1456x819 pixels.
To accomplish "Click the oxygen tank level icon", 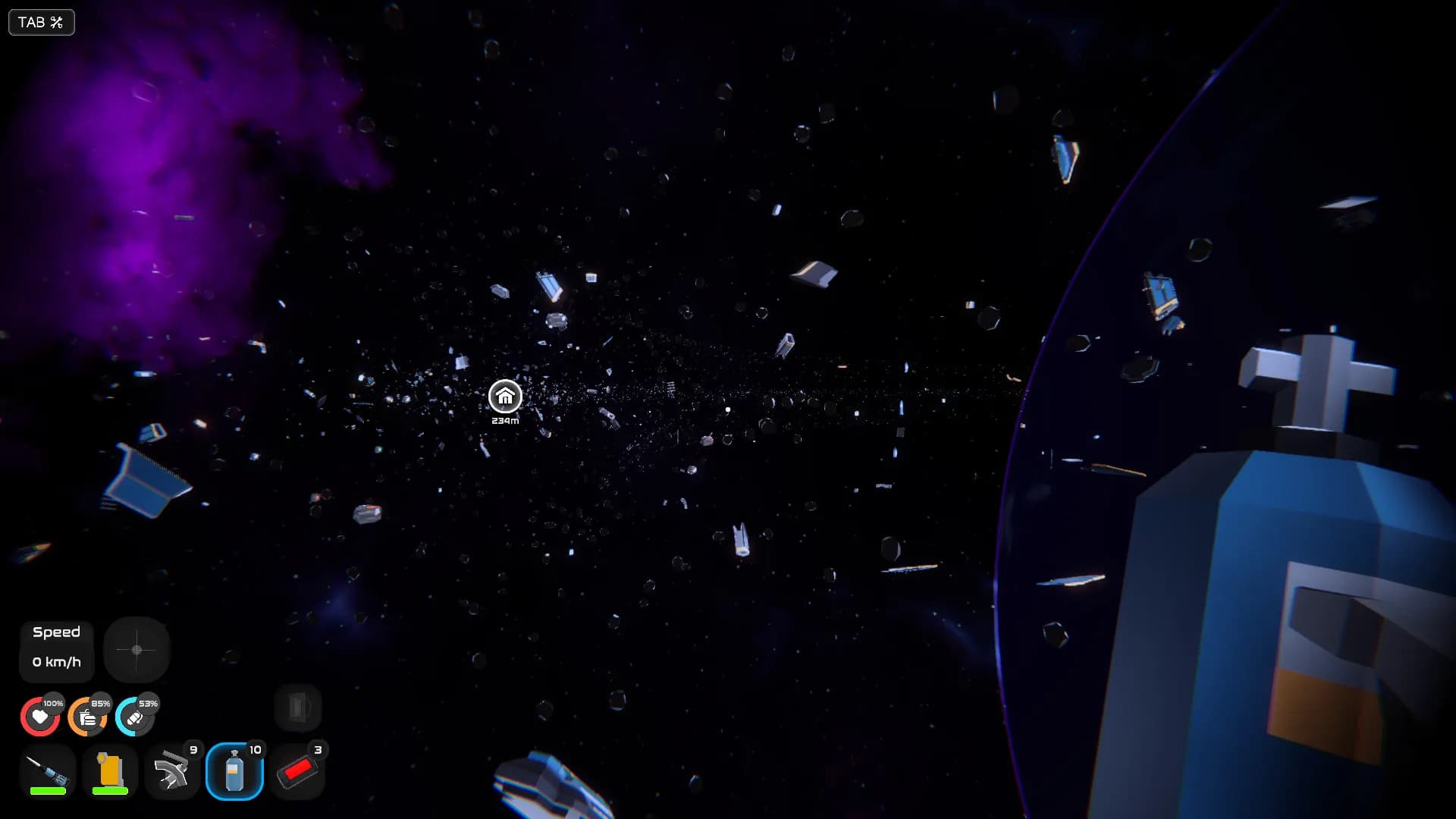I will pos(135,717).
